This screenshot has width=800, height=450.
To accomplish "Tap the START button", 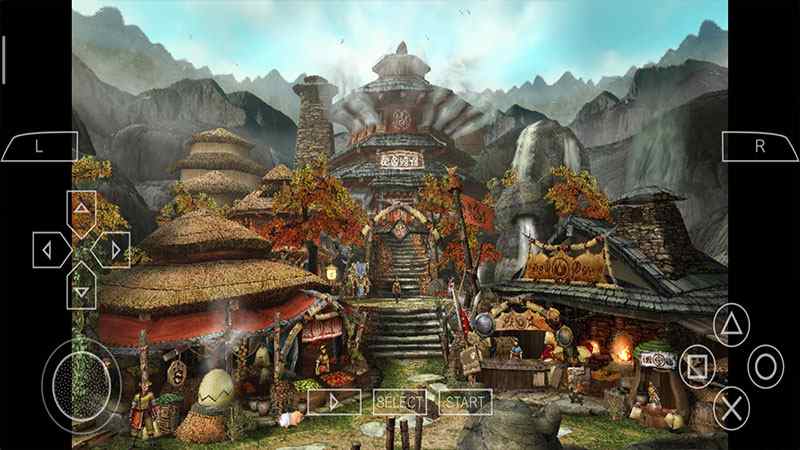I will (x=465, y=402).
